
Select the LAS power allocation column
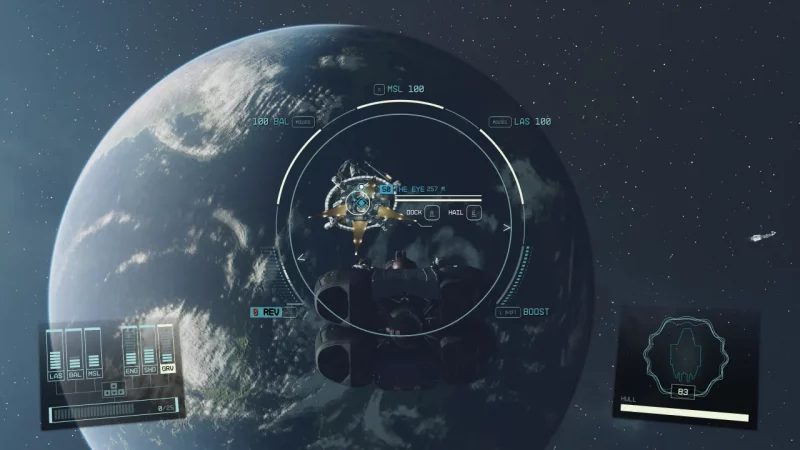(56, 355)
